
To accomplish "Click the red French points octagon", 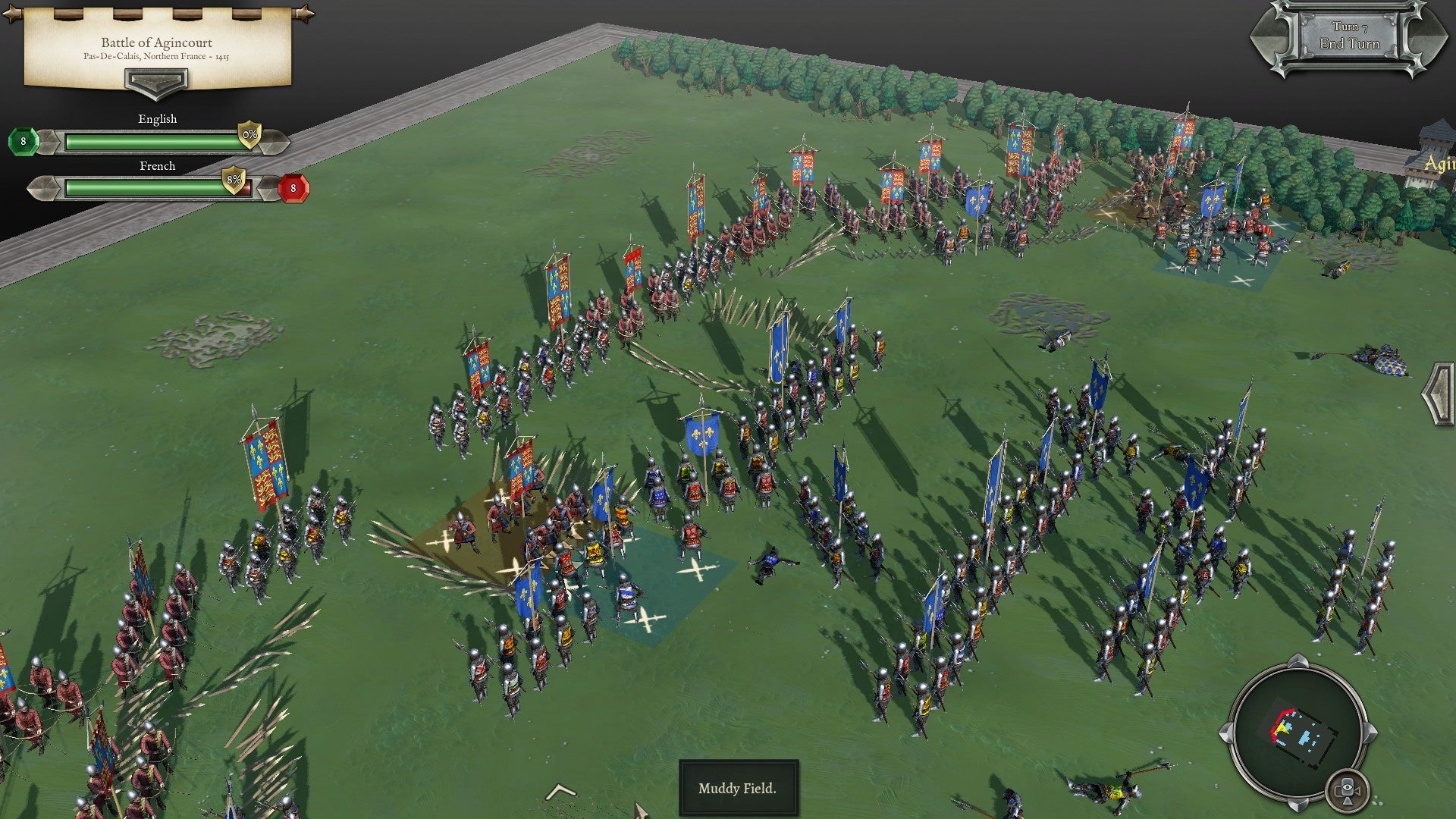I will pos(293,188).
